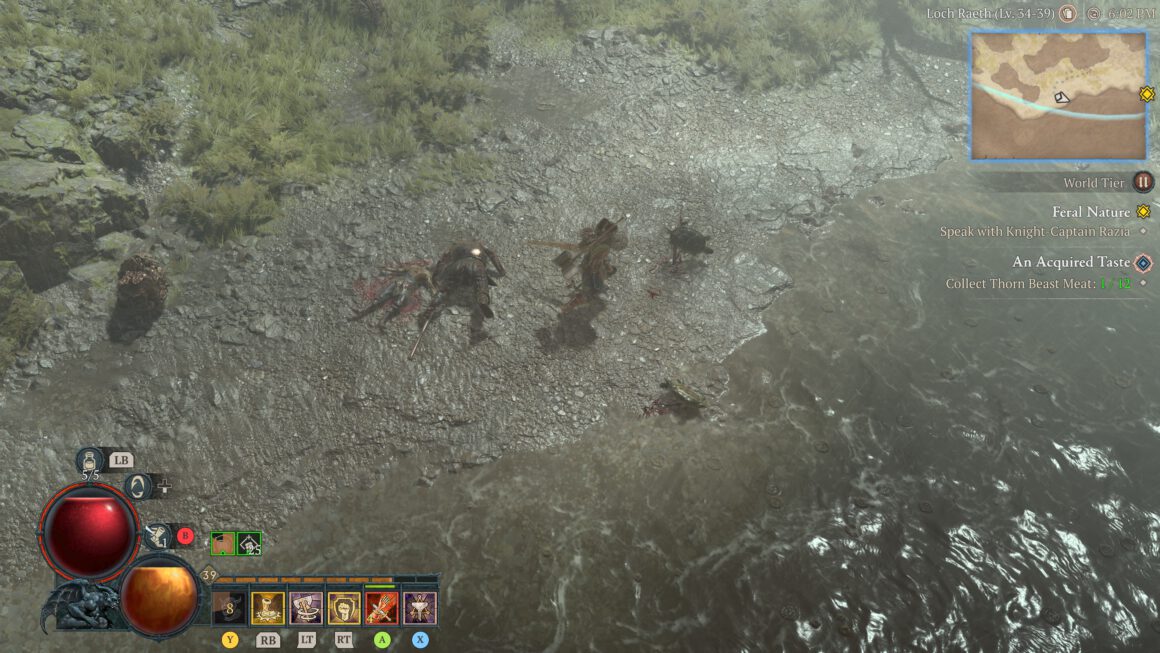The image size is (1160, 653).
Task: Use the healing potion icon
Action: coord(91,461)
